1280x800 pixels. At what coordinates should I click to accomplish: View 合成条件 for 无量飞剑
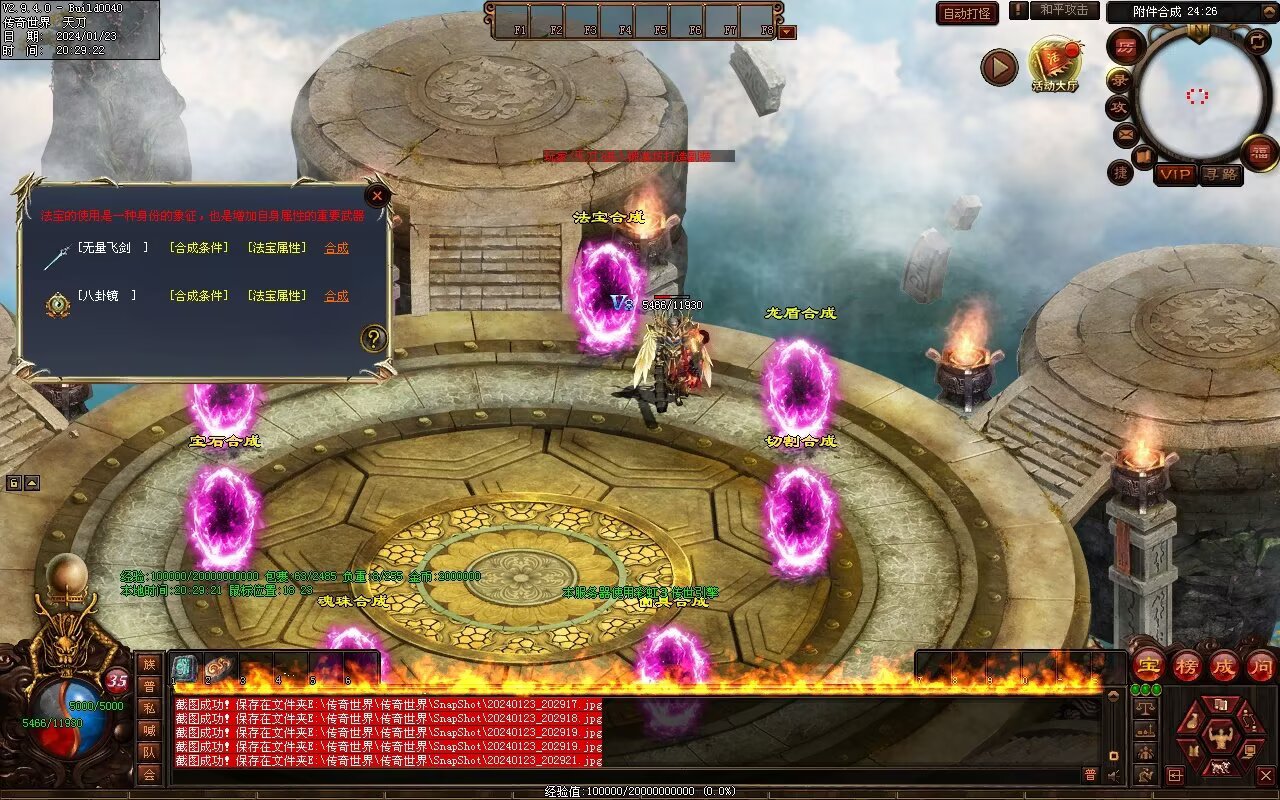pos(198,248)
